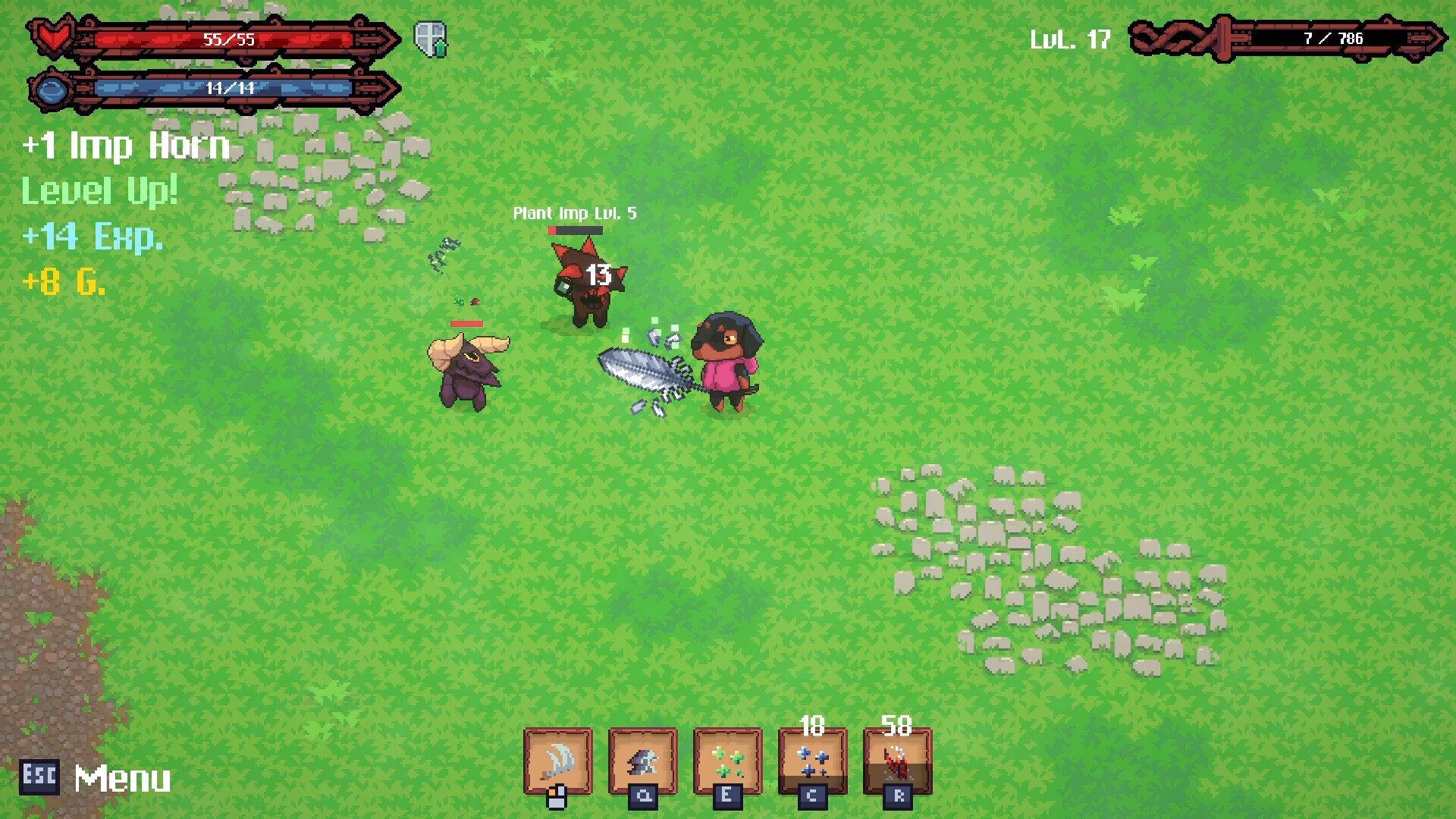The height and width of the screenshot is (819, 1456).
Task: Use the blue sparkle item with count 18
Action: pos(812,762)
